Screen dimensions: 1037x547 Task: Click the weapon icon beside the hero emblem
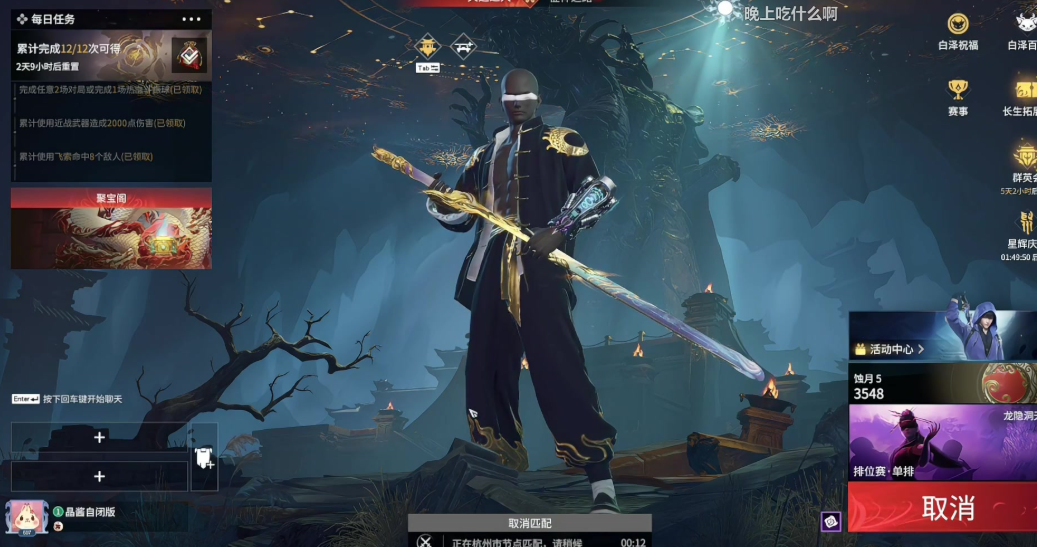tap(463, 45)
